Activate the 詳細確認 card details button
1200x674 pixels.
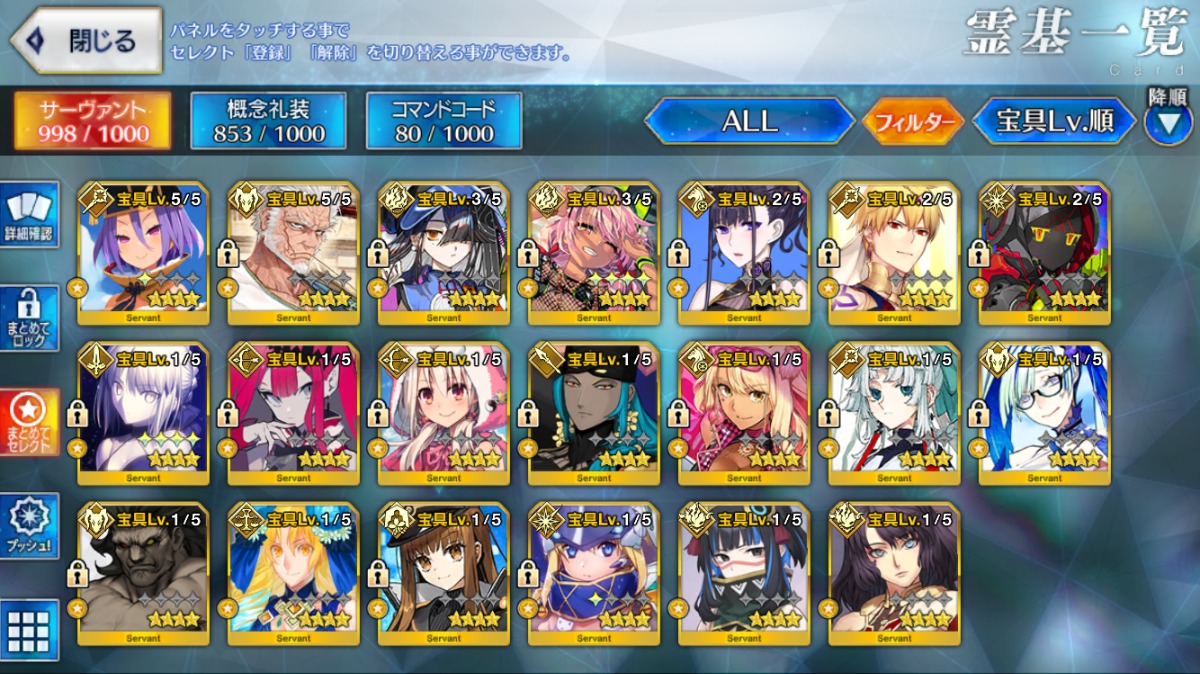pyautogui.click(x=30, y=216)
